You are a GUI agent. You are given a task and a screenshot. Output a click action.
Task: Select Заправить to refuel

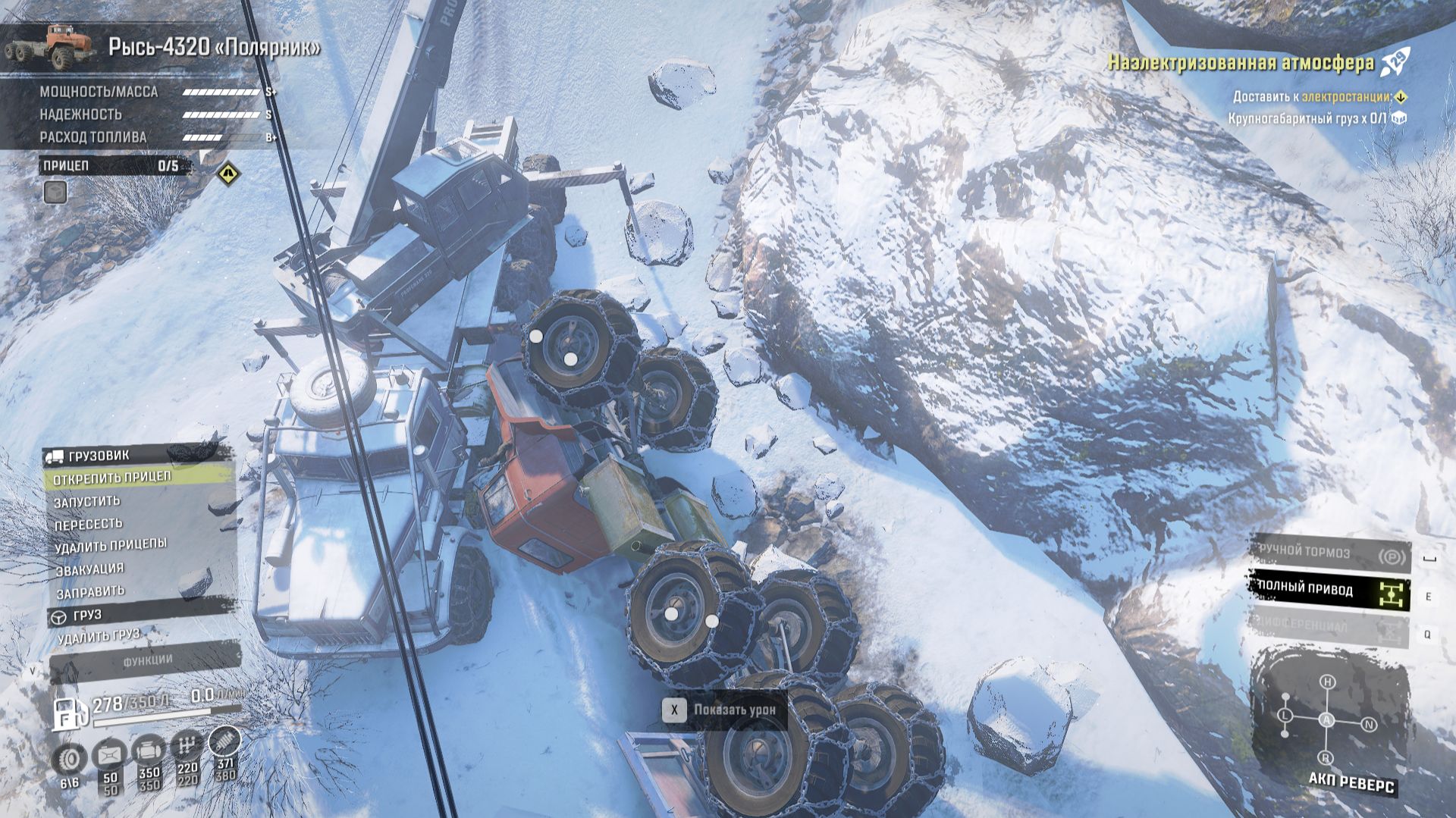click(x=90, y=591)
